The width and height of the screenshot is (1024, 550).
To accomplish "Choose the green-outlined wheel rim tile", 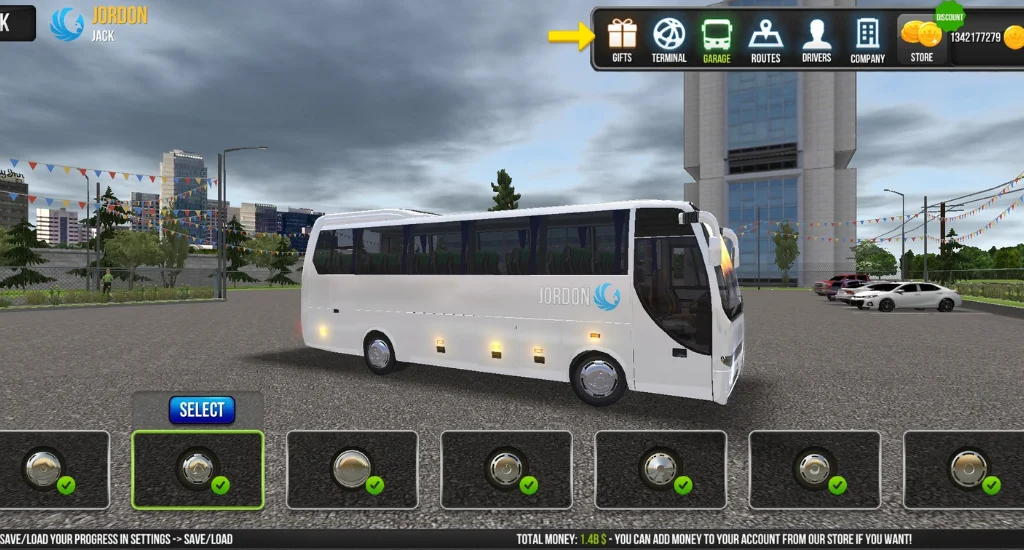I will point(198,470).
